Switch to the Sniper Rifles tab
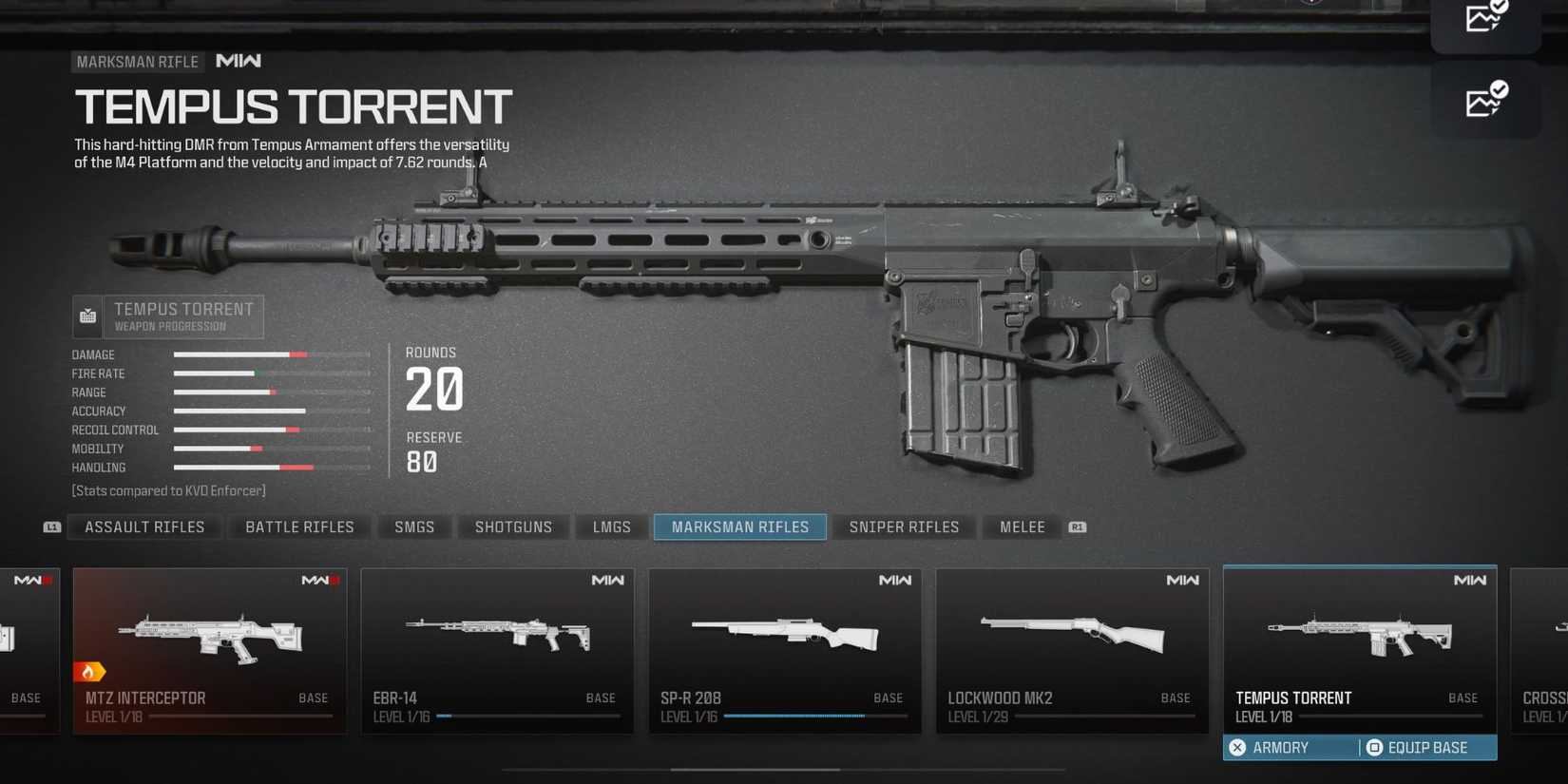Screen dimensions: 1568x784 [903, 526]
